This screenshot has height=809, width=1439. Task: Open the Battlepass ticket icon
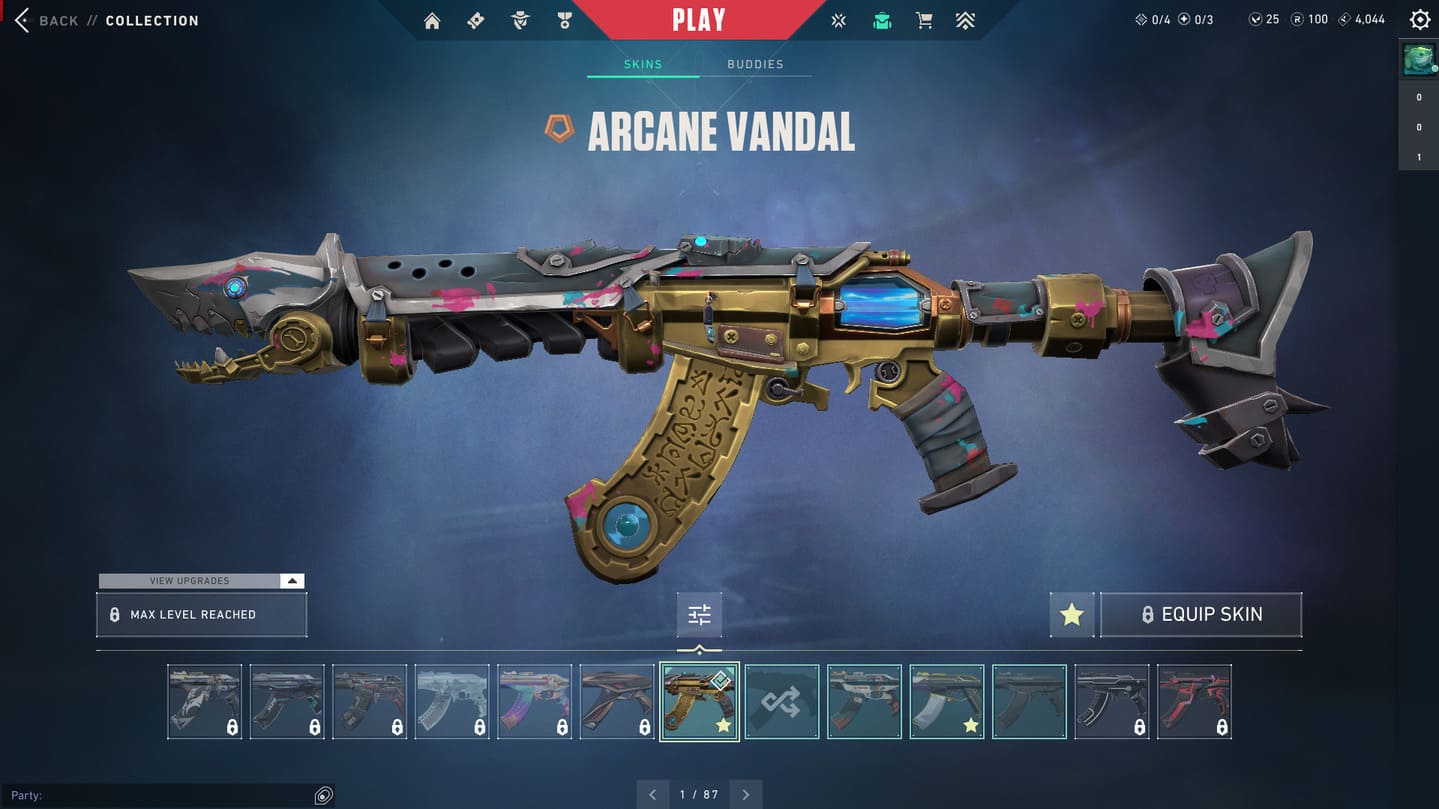pyautogui.click(x=476, y=21)
